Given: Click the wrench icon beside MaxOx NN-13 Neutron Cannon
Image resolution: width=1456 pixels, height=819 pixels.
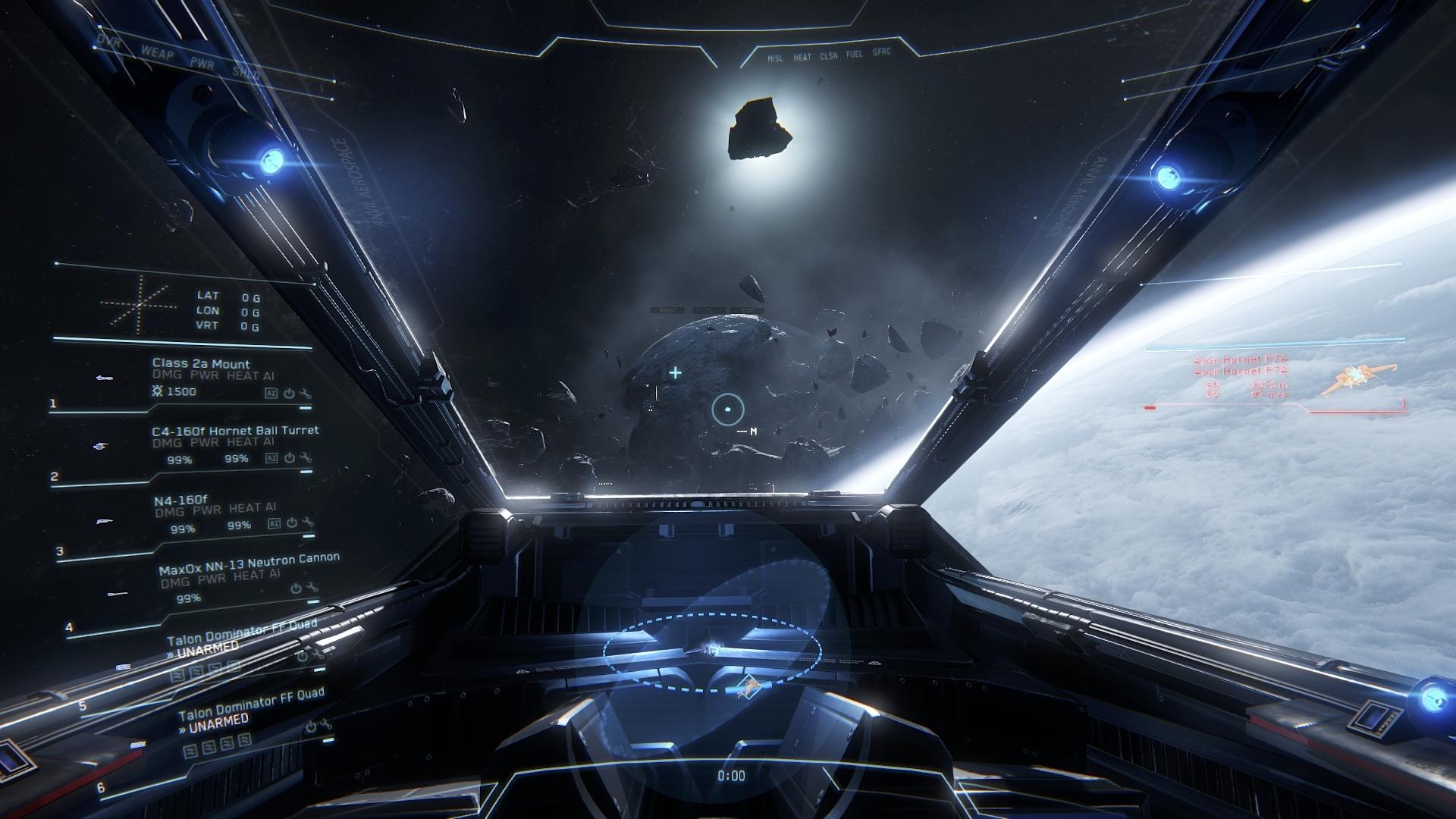Looking at the screenshot, I should pyautogui.click(x=311, y=586).
